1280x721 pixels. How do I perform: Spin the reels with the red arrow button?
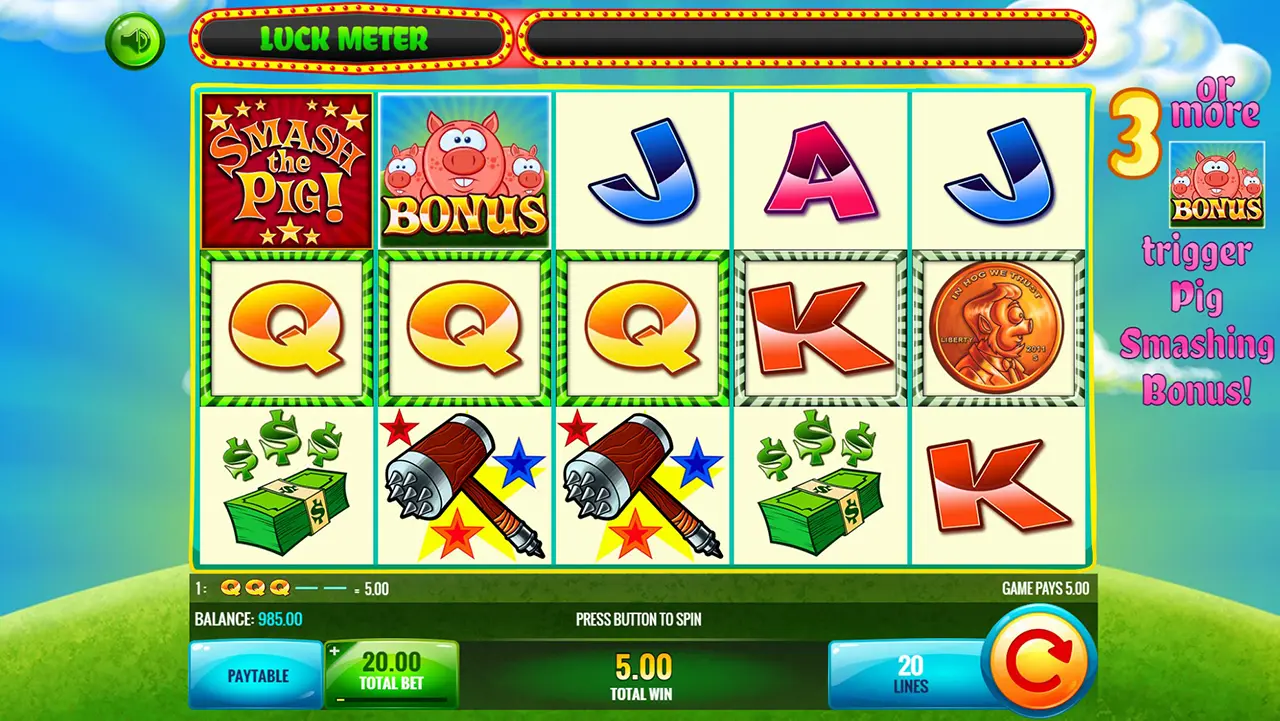pyautogui.click(x=1038, y=659)
